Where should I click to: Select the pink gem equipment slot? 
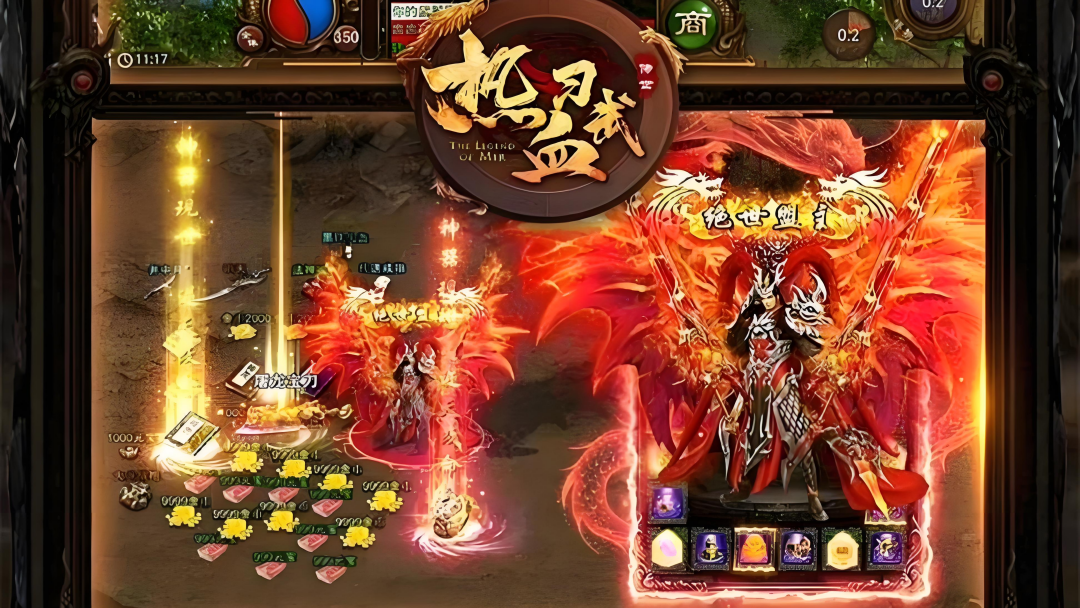[x=668, y=548]
